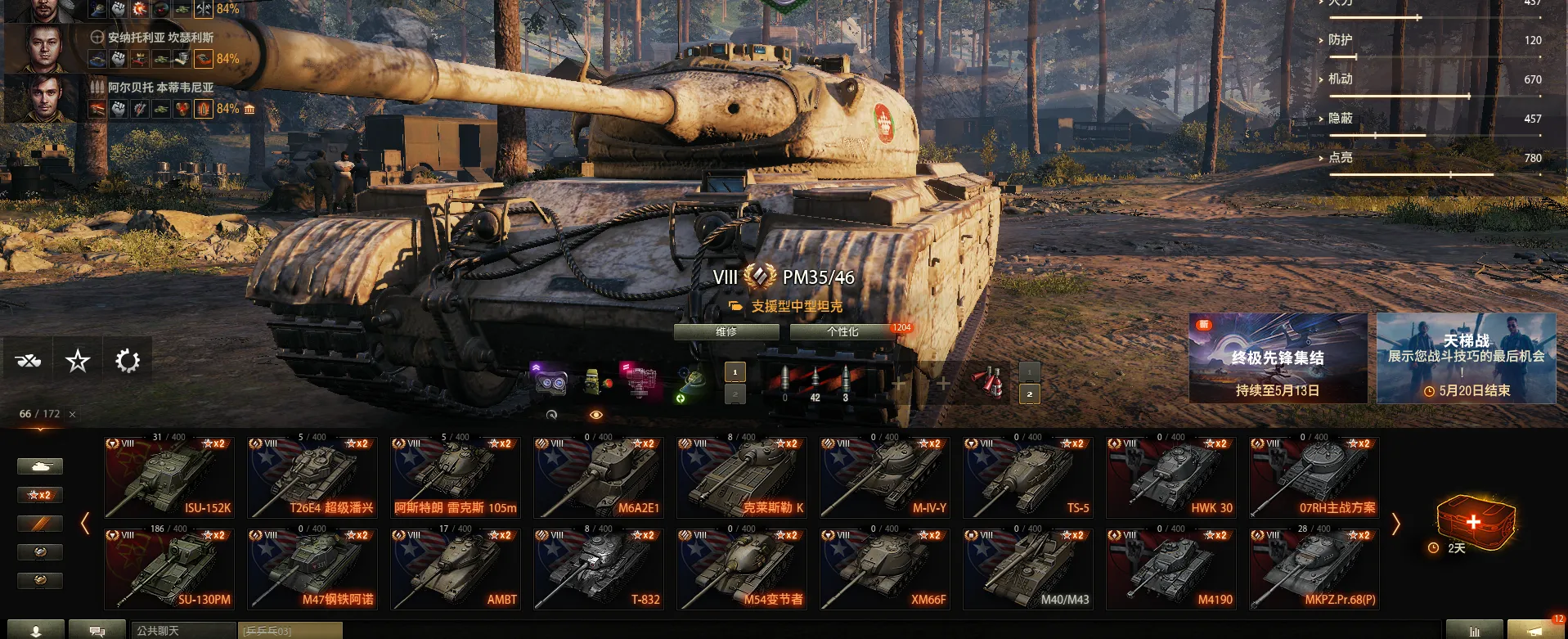
Task: Click the favorite star button
Action: (78, 360)
